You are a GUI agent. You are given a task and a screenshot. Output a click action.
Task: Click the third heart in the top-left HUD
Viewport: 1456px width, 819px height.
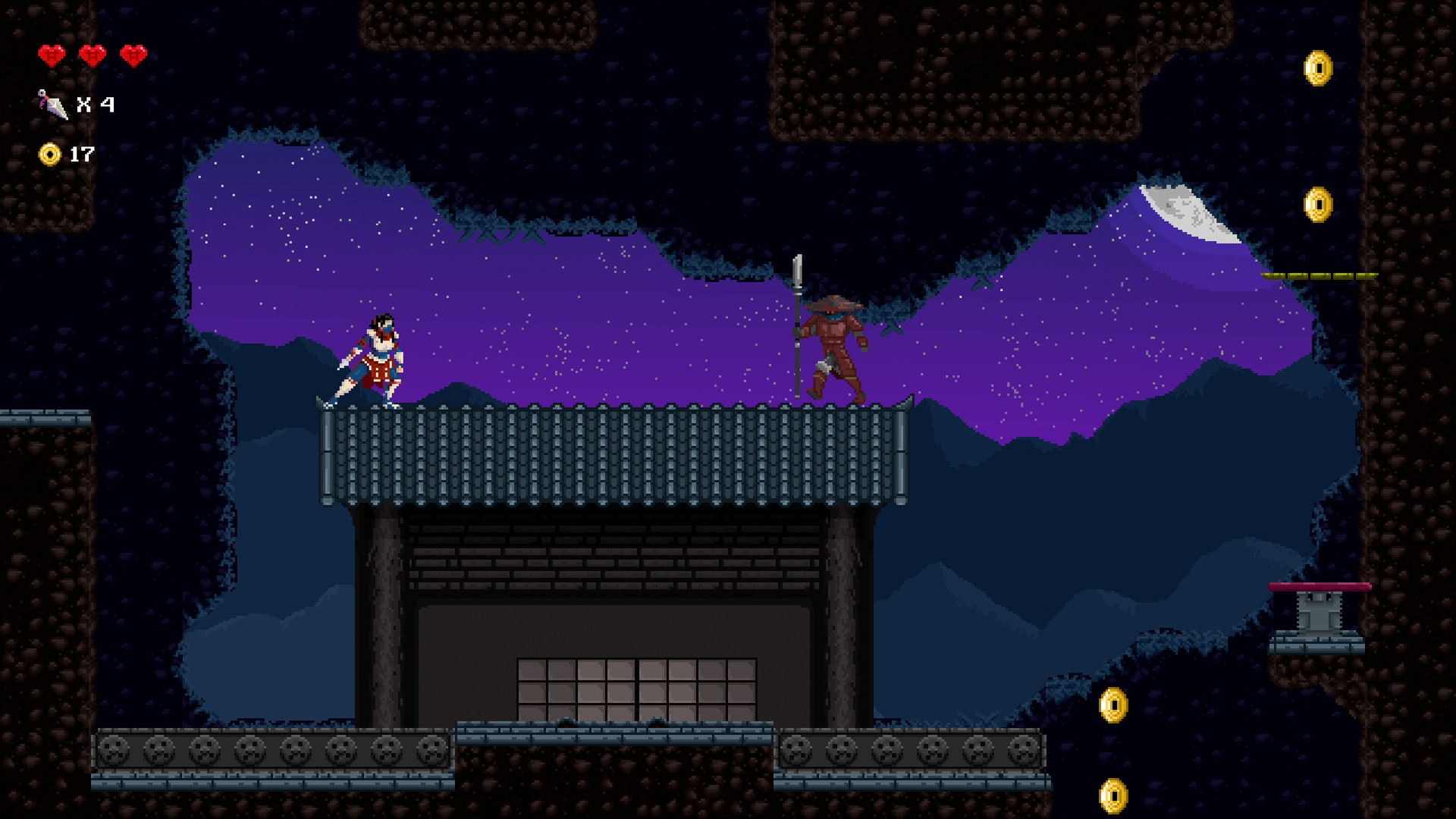134,55
